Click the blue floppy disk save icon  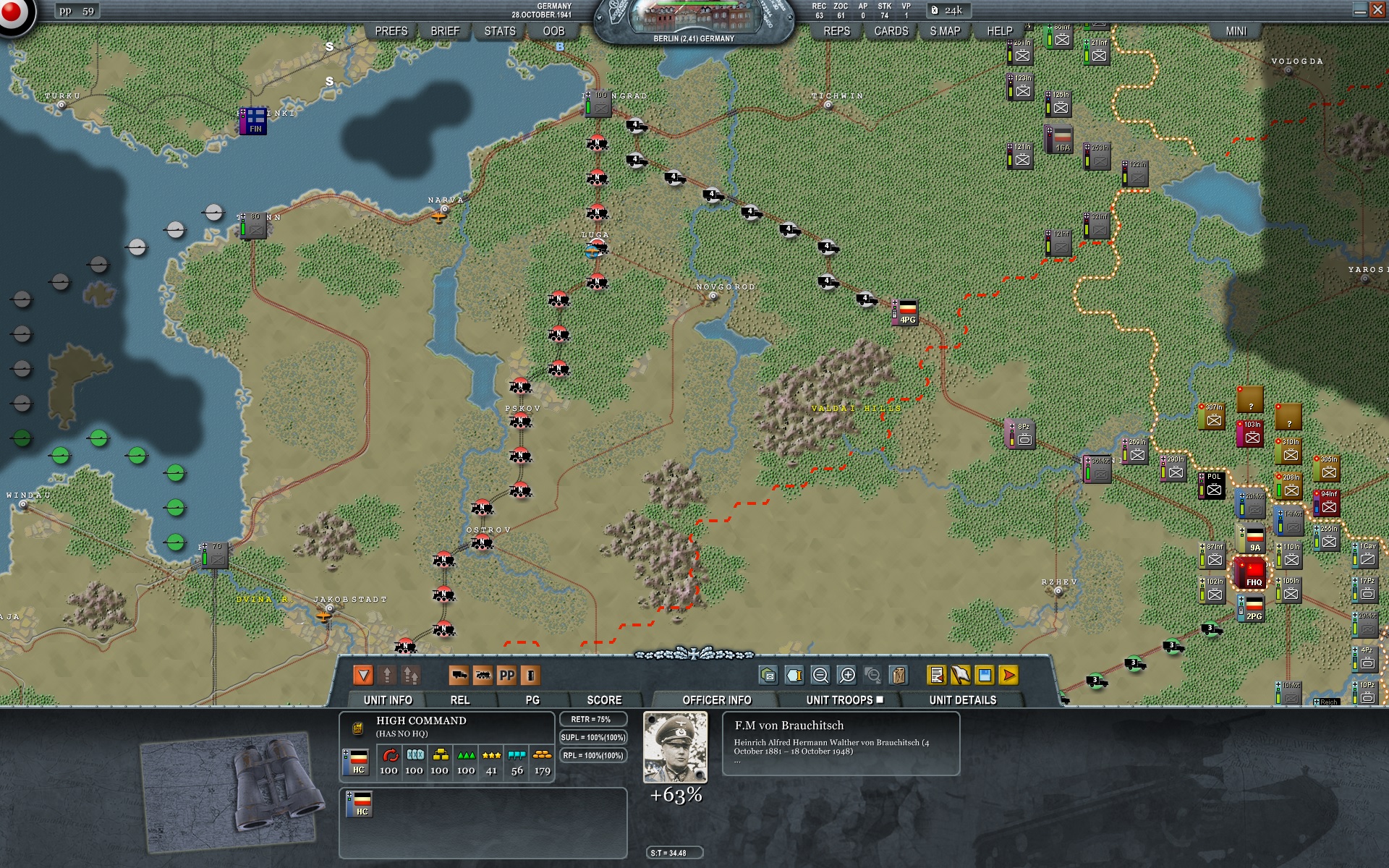985,676
